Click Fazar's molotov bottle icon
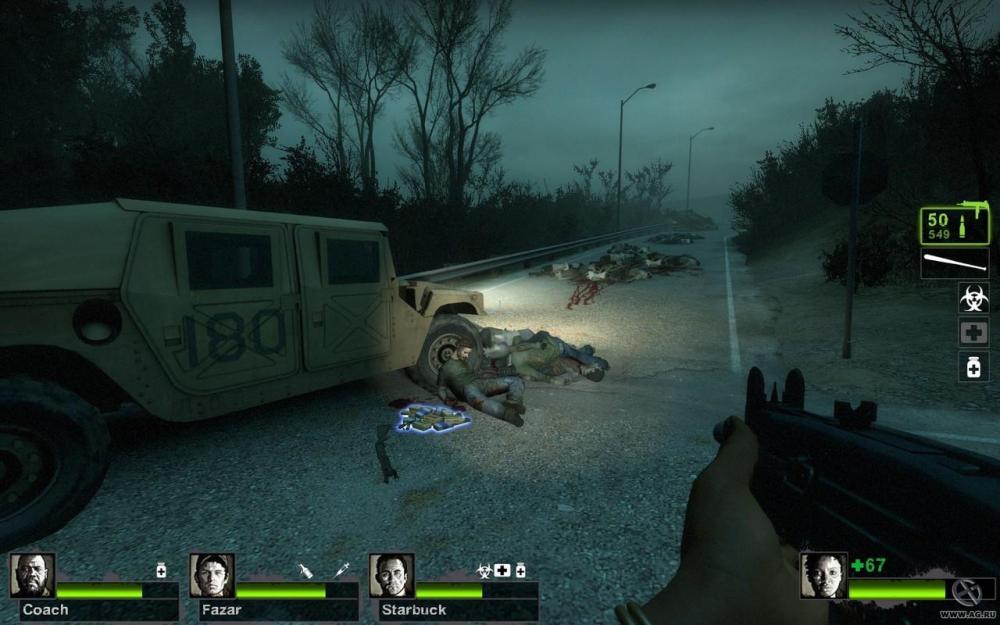The height and width of the screenshot is (625, 1000). [306, 570]
